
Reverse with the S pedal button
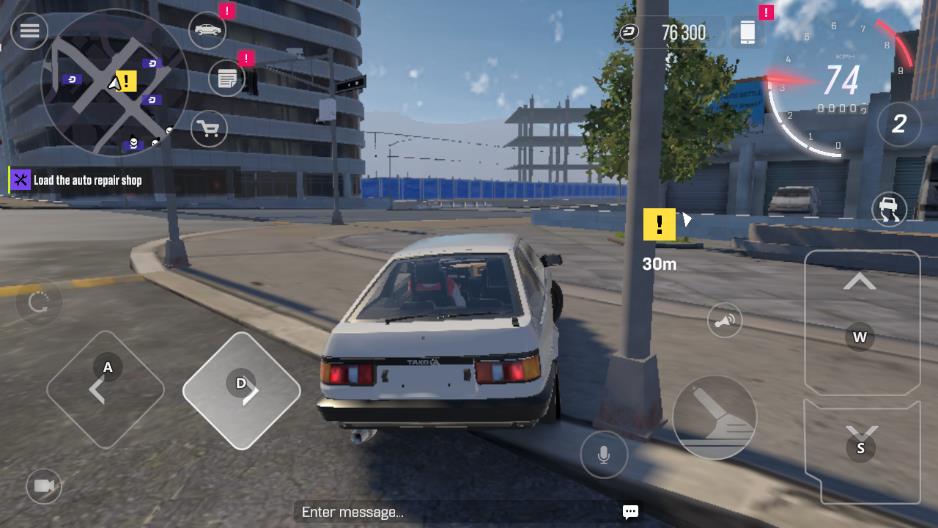861,448
